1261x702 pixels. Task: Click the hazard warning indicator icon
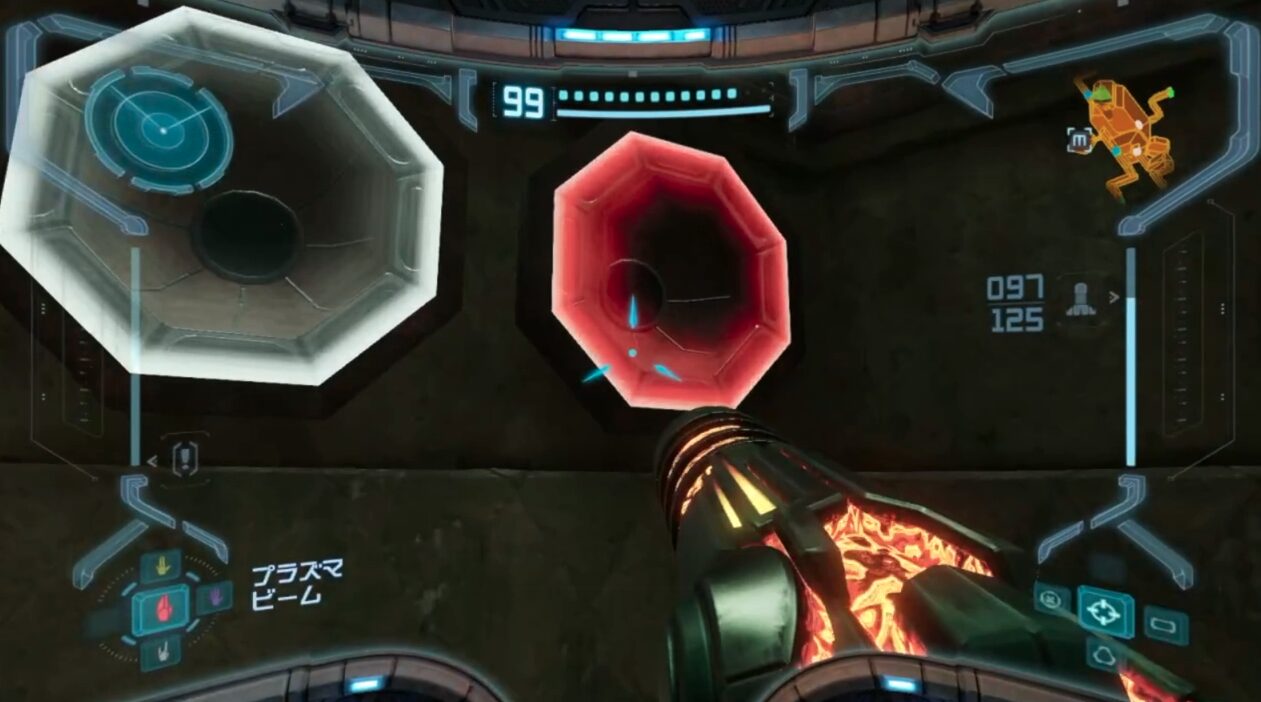[185, 460]
